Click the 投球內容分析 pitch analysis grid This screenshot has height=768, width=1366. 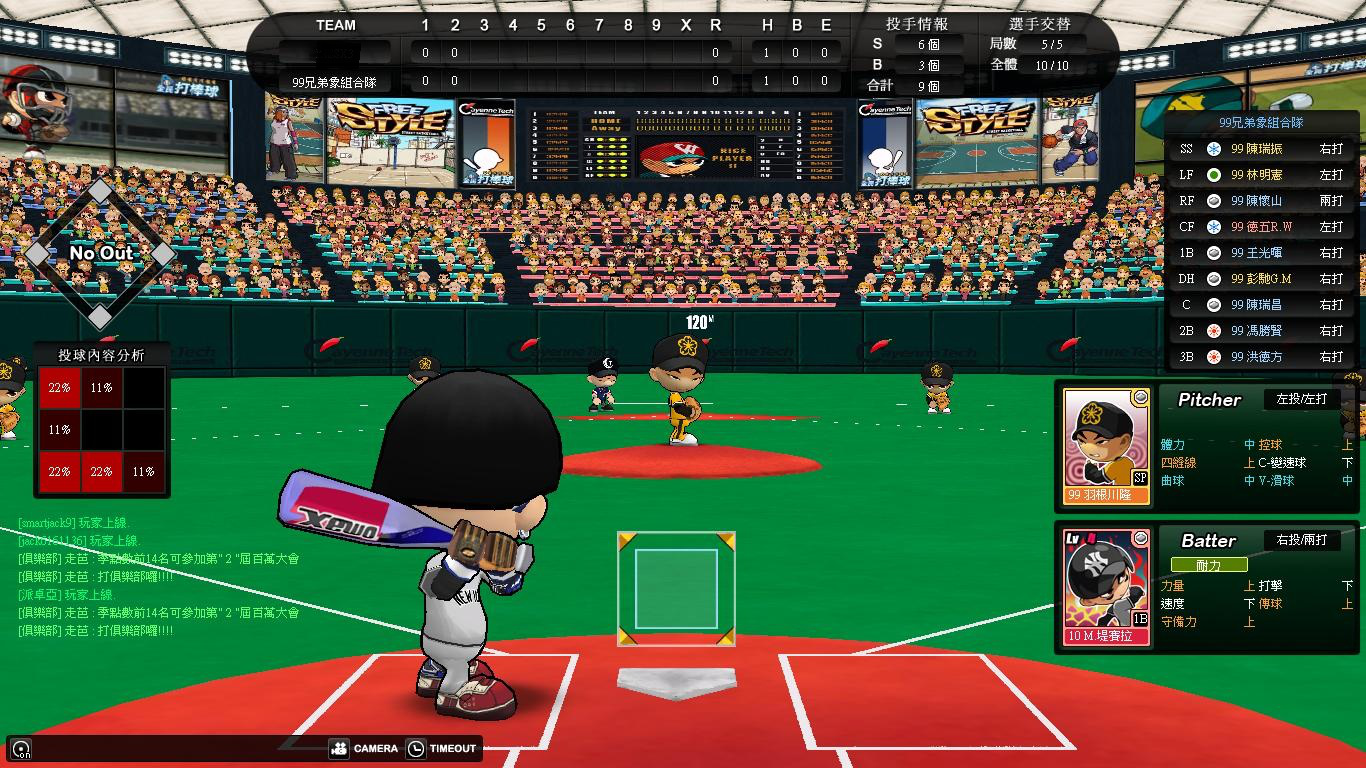[101, 429]
